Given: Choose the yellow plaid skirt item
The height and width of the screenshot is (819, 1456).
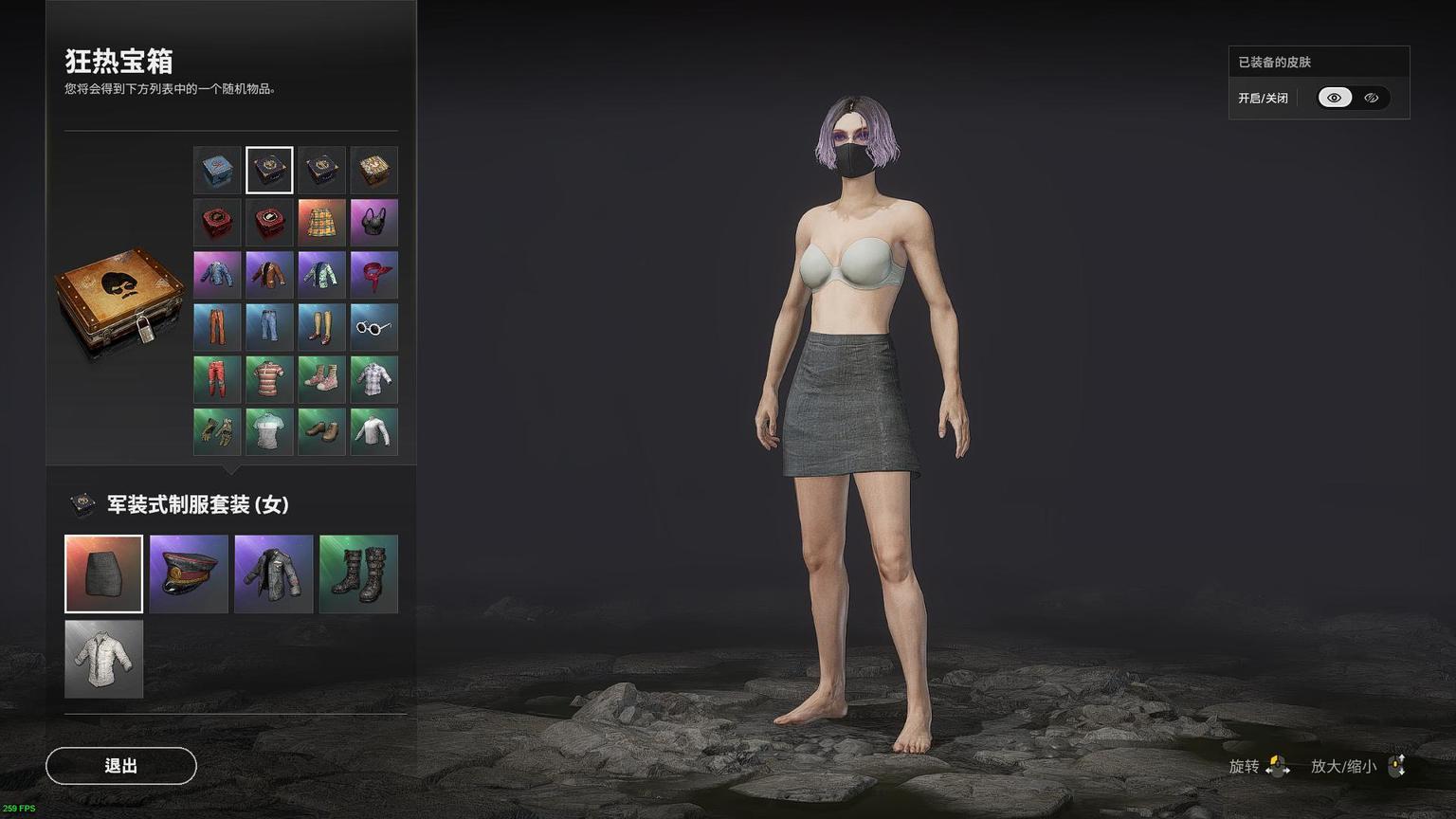Looking at the screenshot, I should pyautogui.click(x=321, y=223).
